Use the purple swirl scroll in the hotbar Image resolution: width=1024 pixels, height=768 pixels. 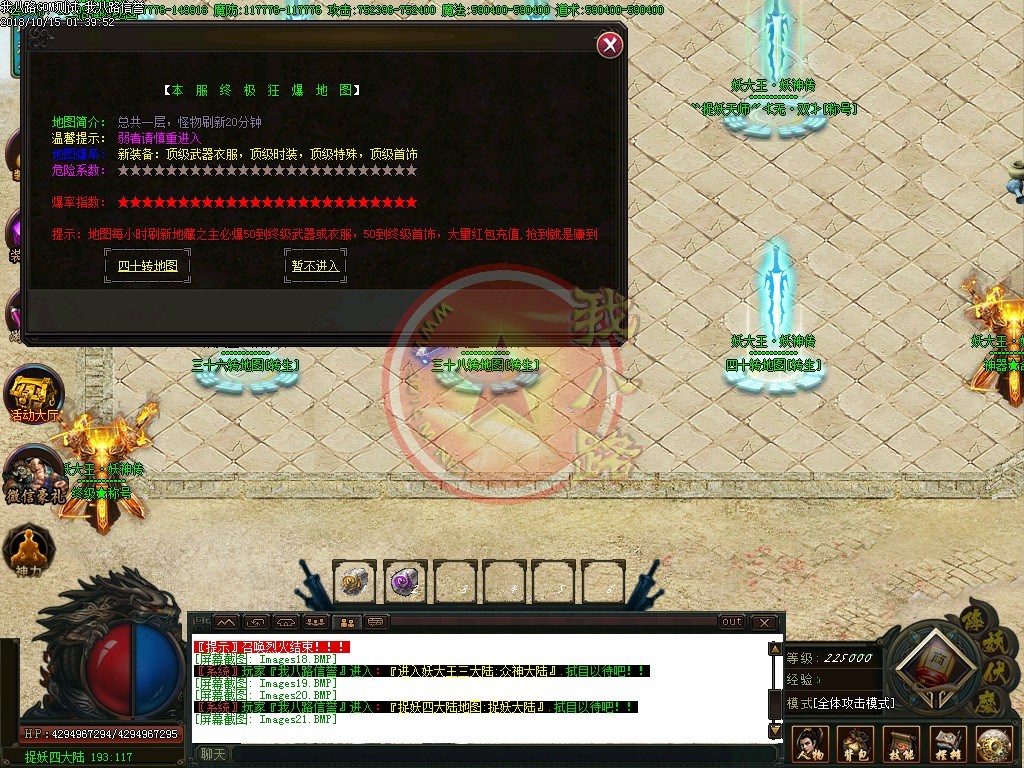[x=405, y=581]
